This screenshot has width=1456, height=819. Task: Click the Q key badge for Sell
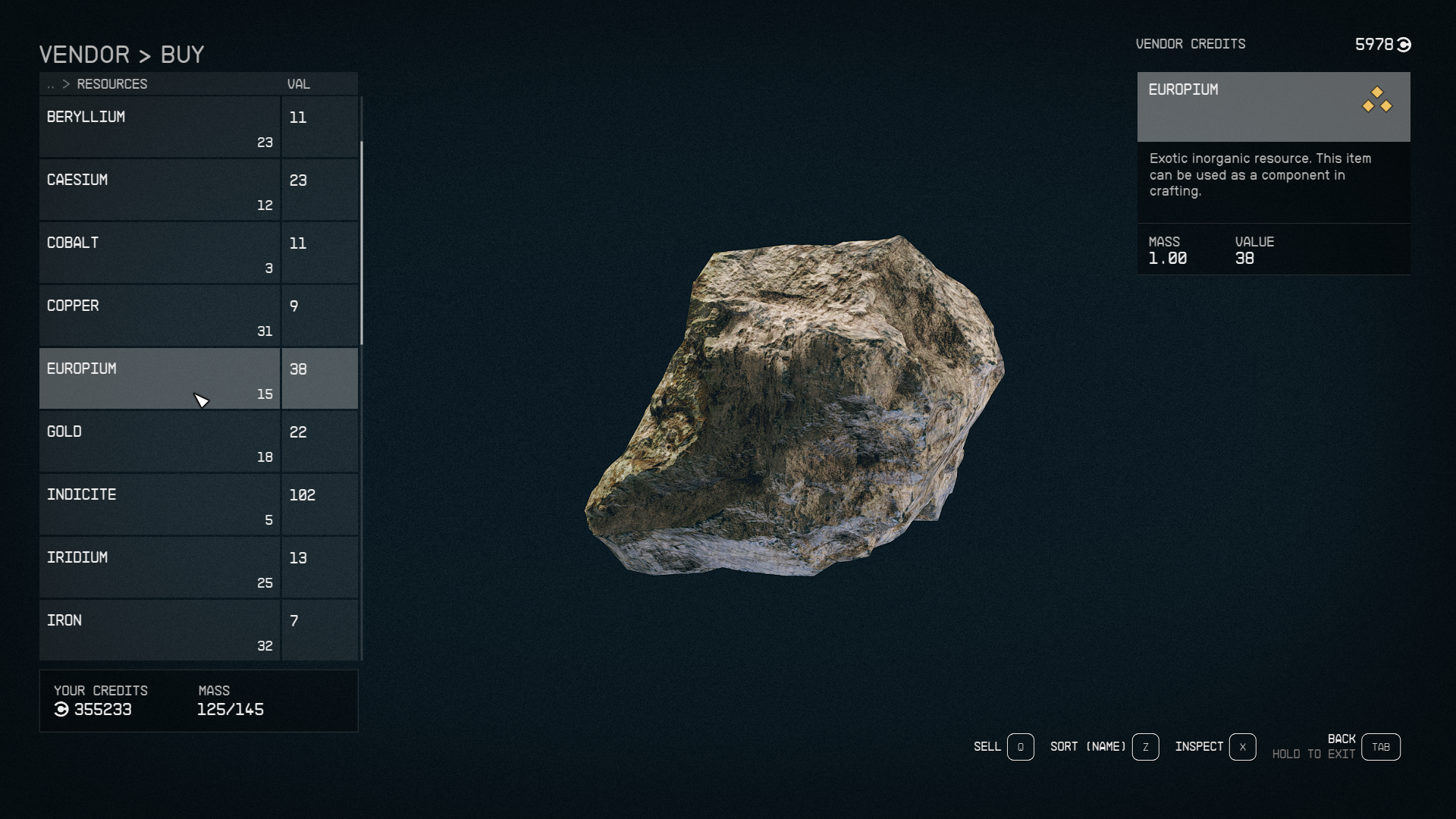click(x=1019, y=747)
